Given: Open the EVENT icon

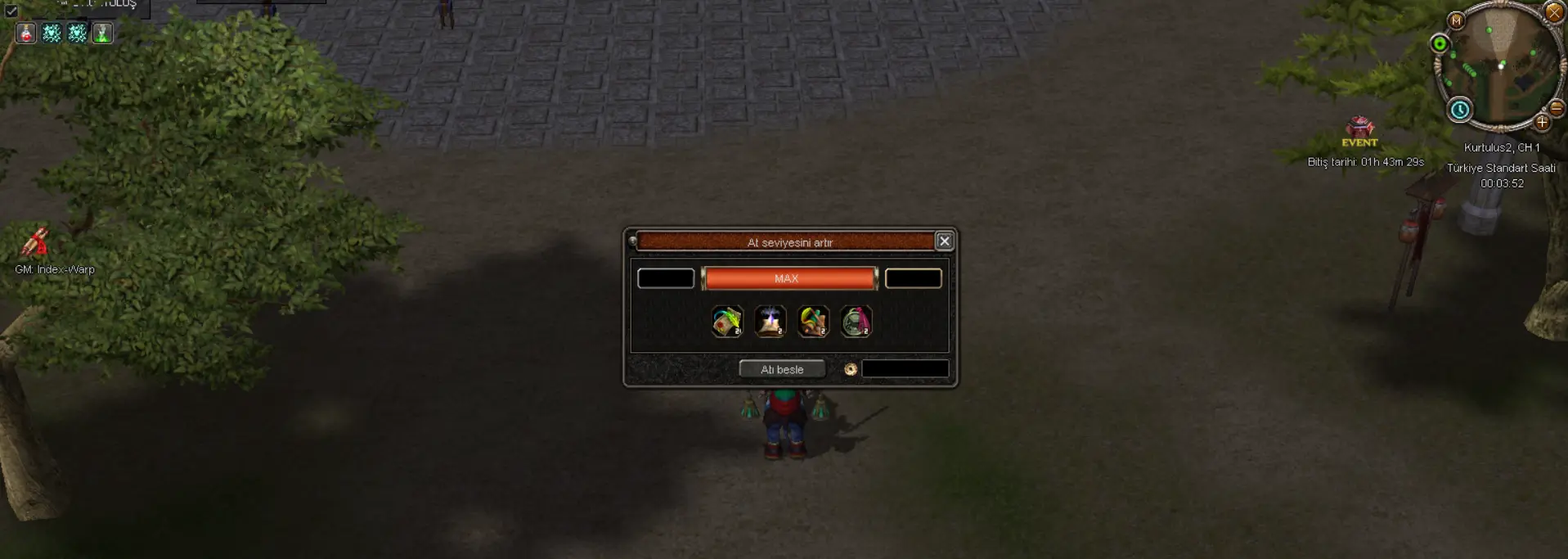Looking at the screenshot, I should click(1359, 129).
